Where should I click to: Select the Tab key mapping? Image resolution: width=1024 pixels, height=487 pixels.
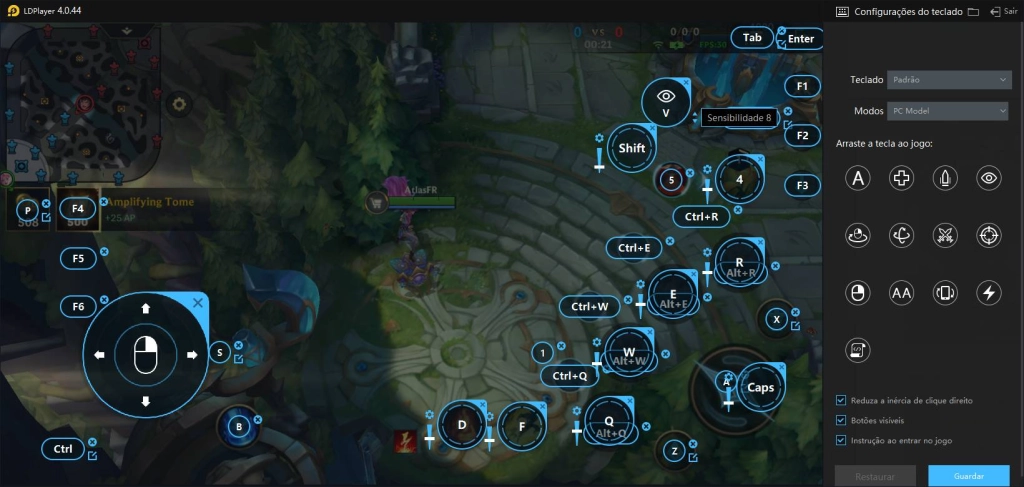click(752, 38)
